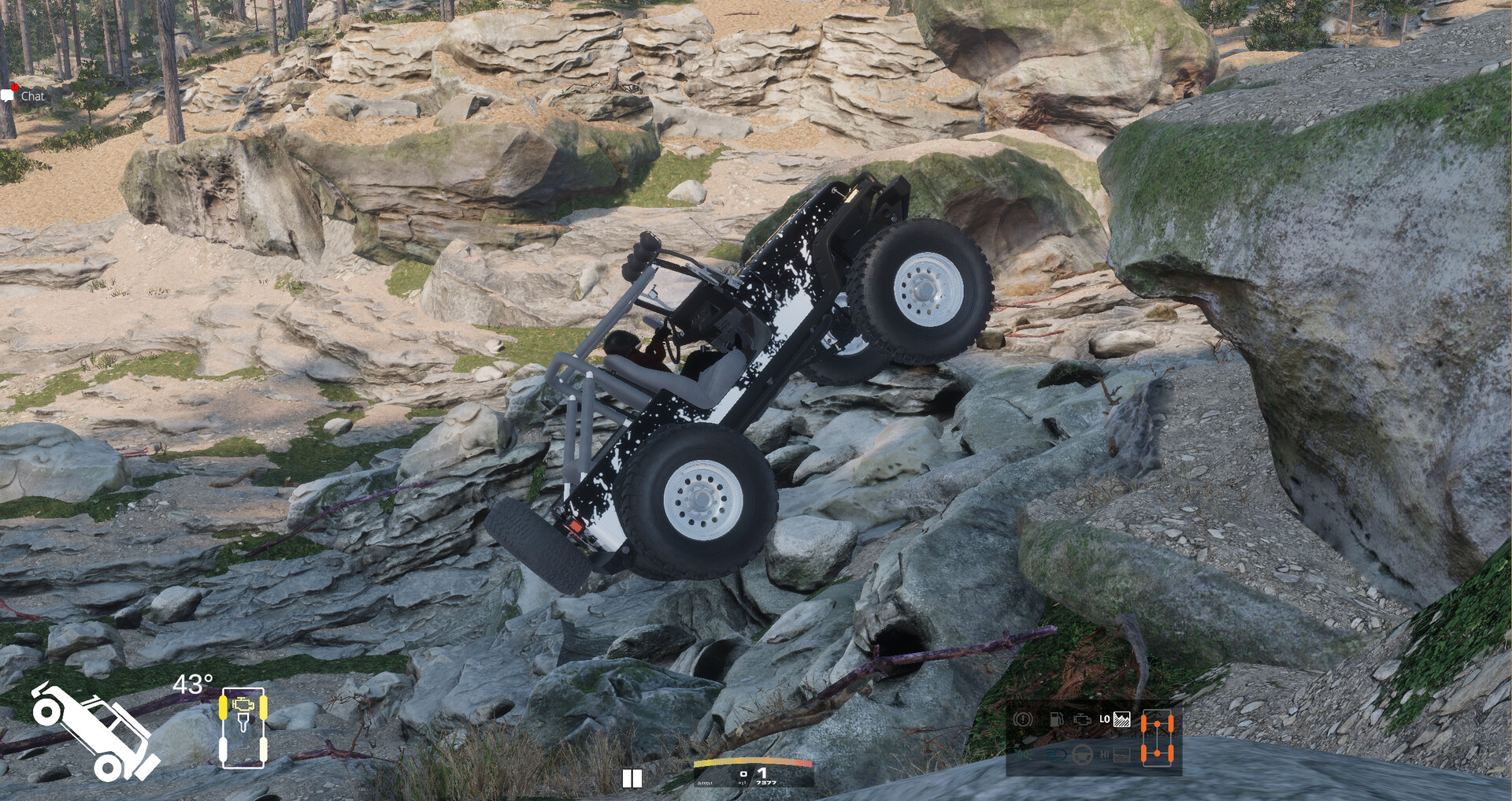This screenshot has height=801, width=1512.
Task: Click the check engine indicator in dashboard panel
Action: [x=1083, y=719]
